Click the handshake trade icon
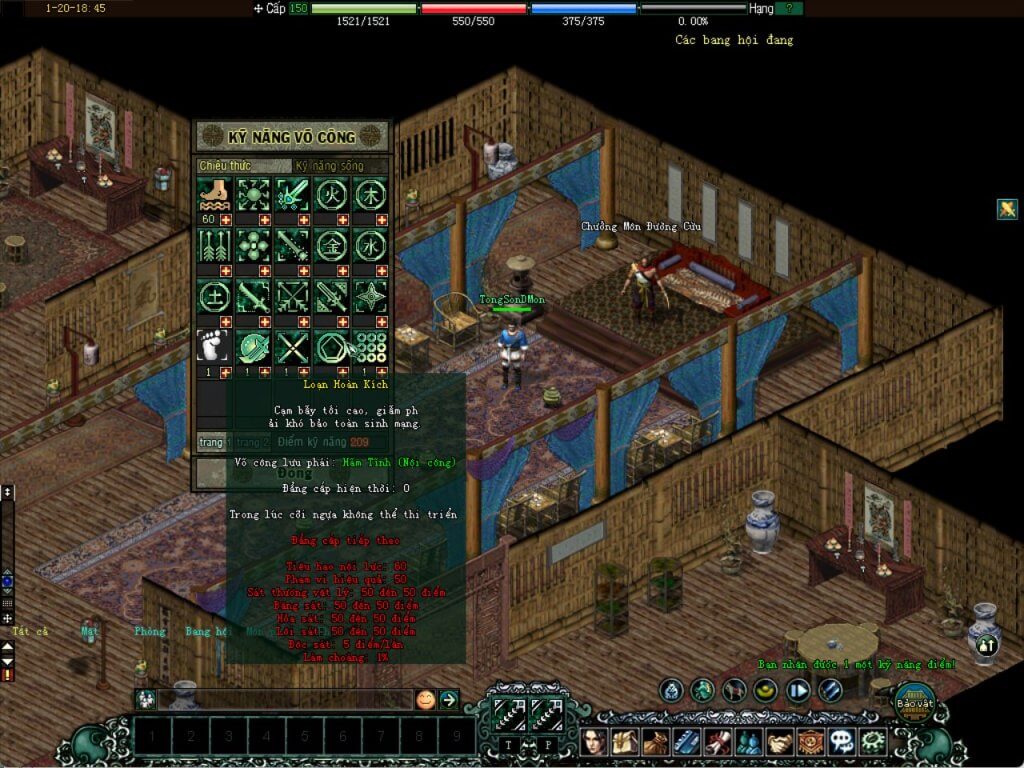The height and width of the screenshot is (768, 1024). [781, 742]
